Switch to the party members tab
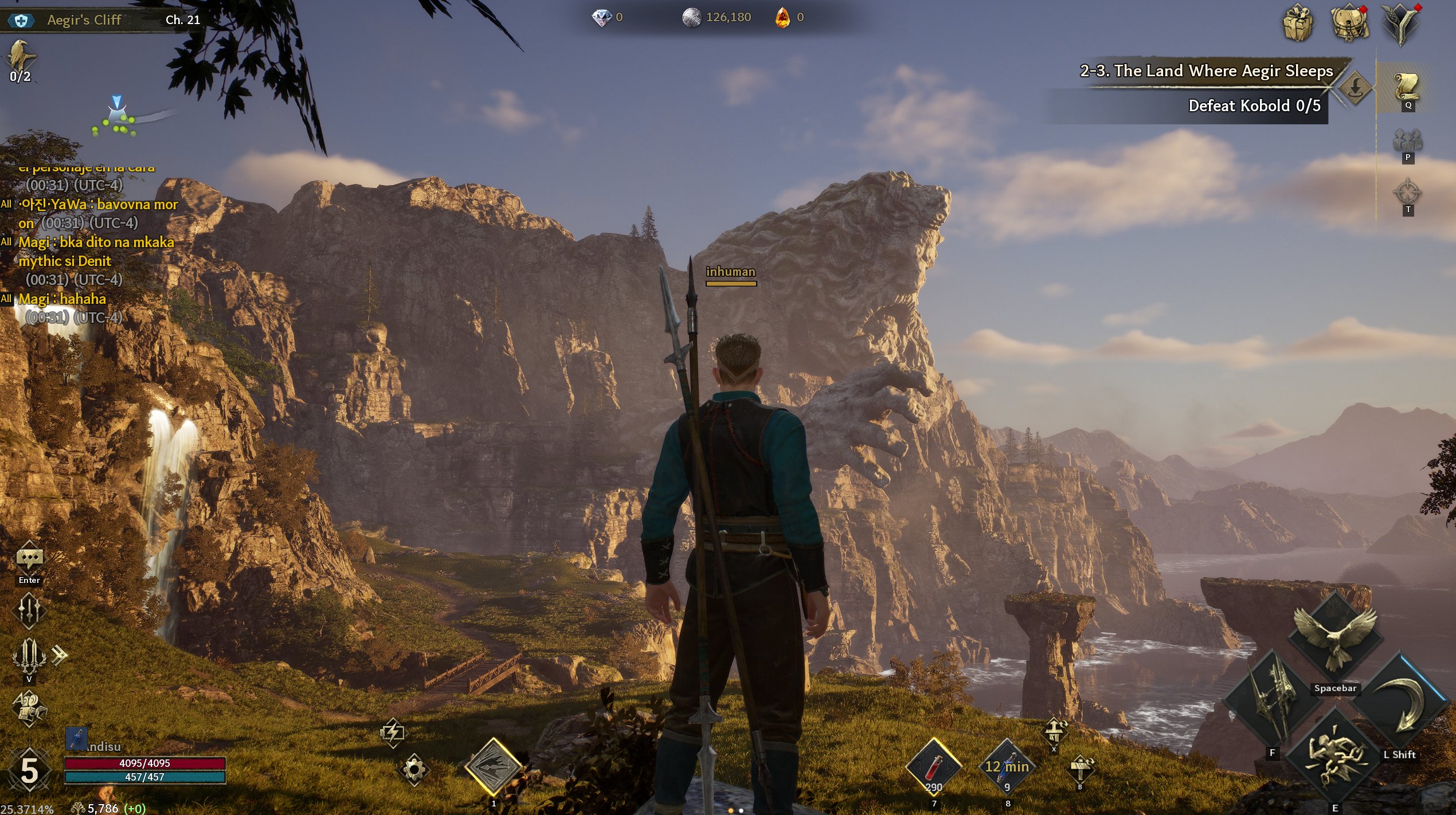The image size is (1456, 815). [1408, 141]
